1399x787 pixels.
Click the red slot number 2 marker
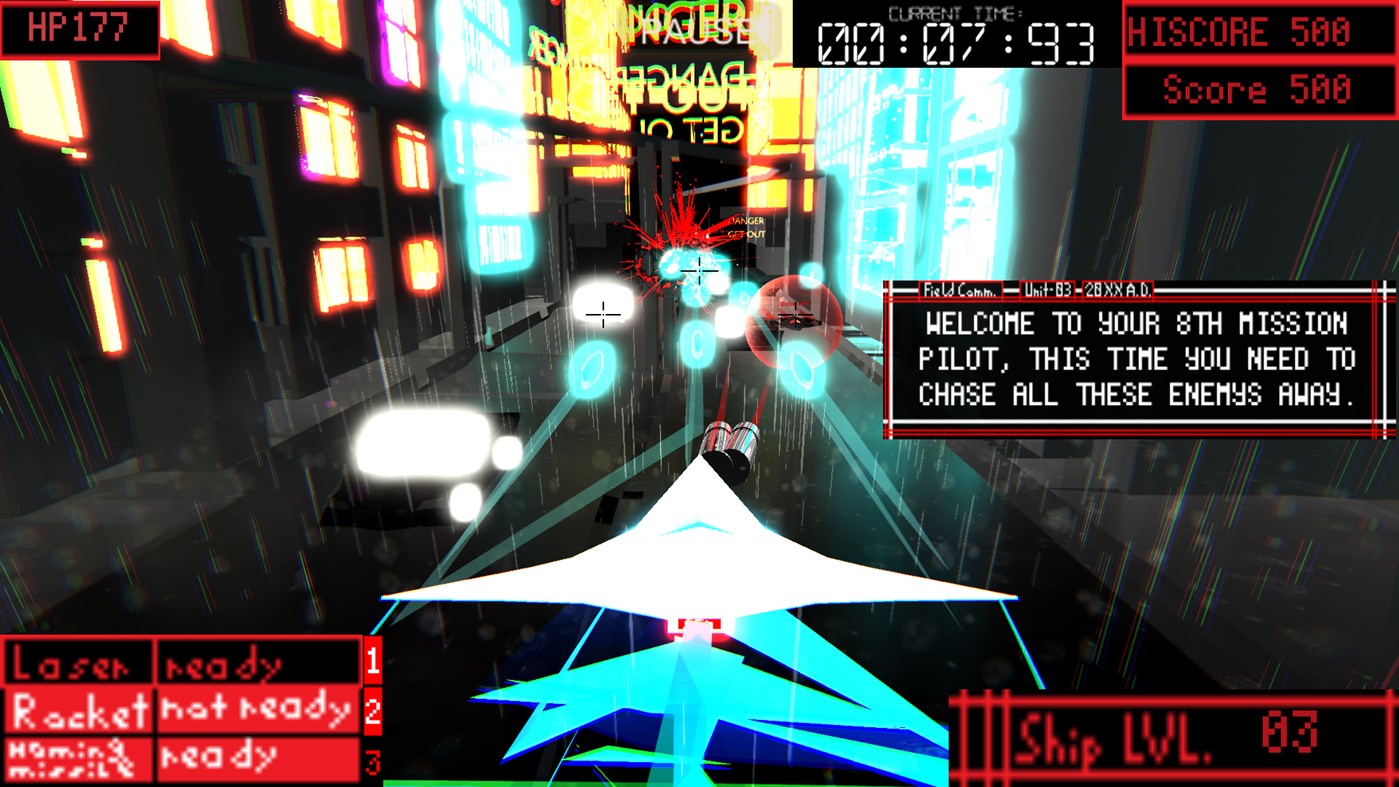372,710
